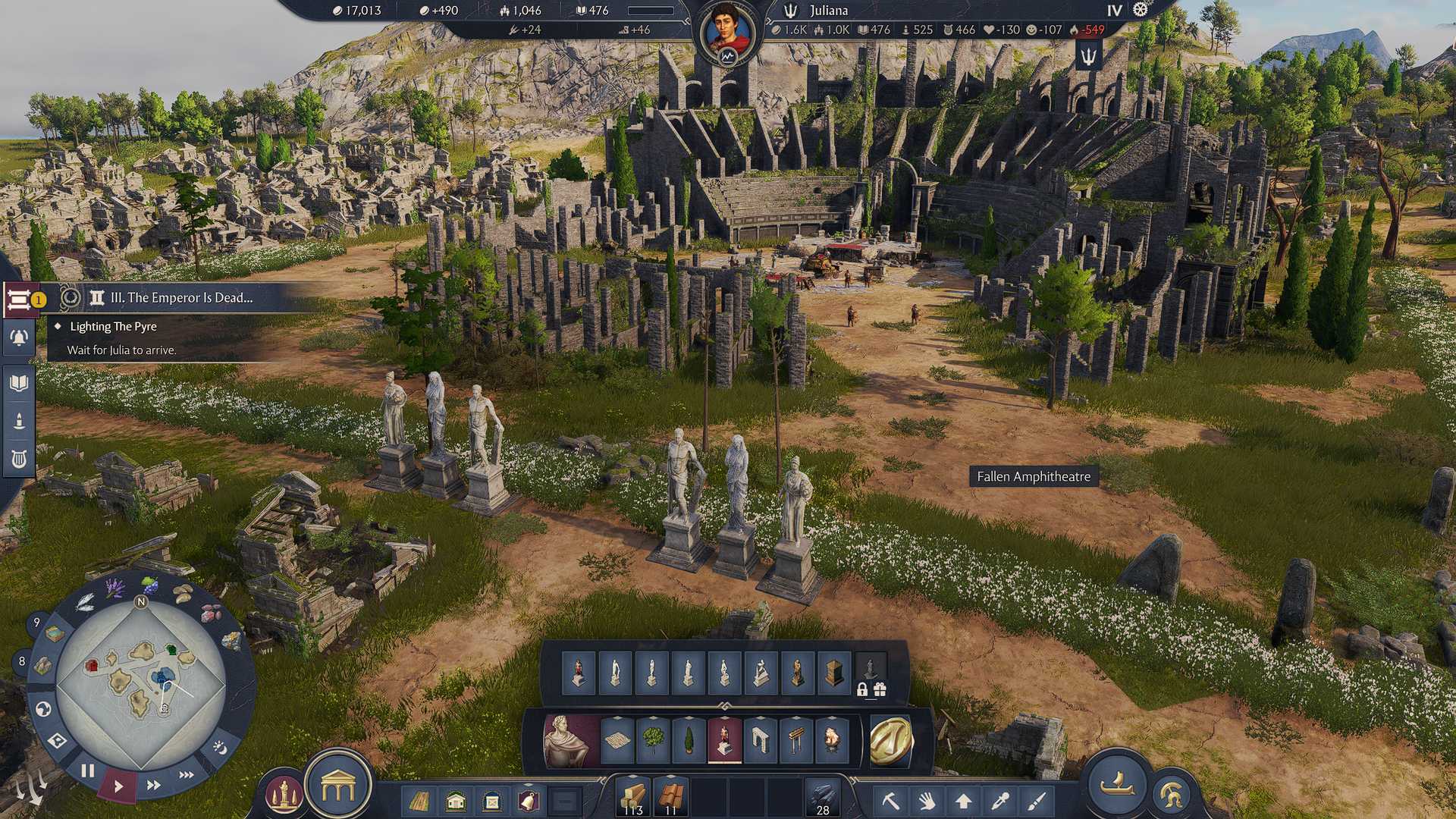Expand the chevron above the cypress tree item

[689, 716]
